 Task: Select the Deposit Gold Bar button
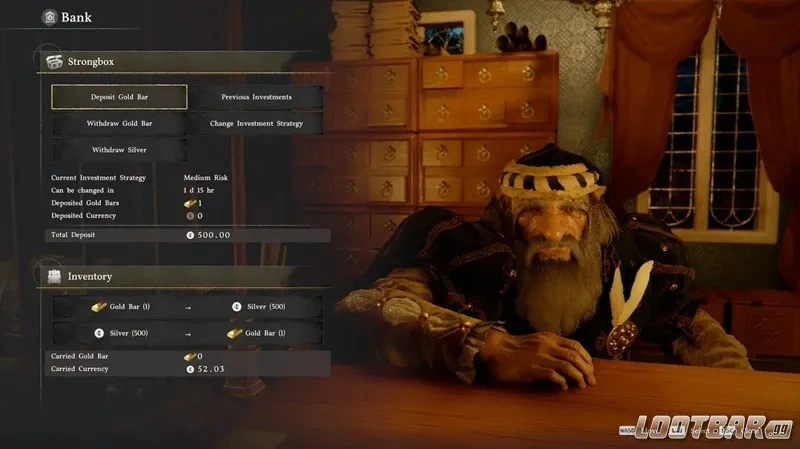(x=119, y=97)
